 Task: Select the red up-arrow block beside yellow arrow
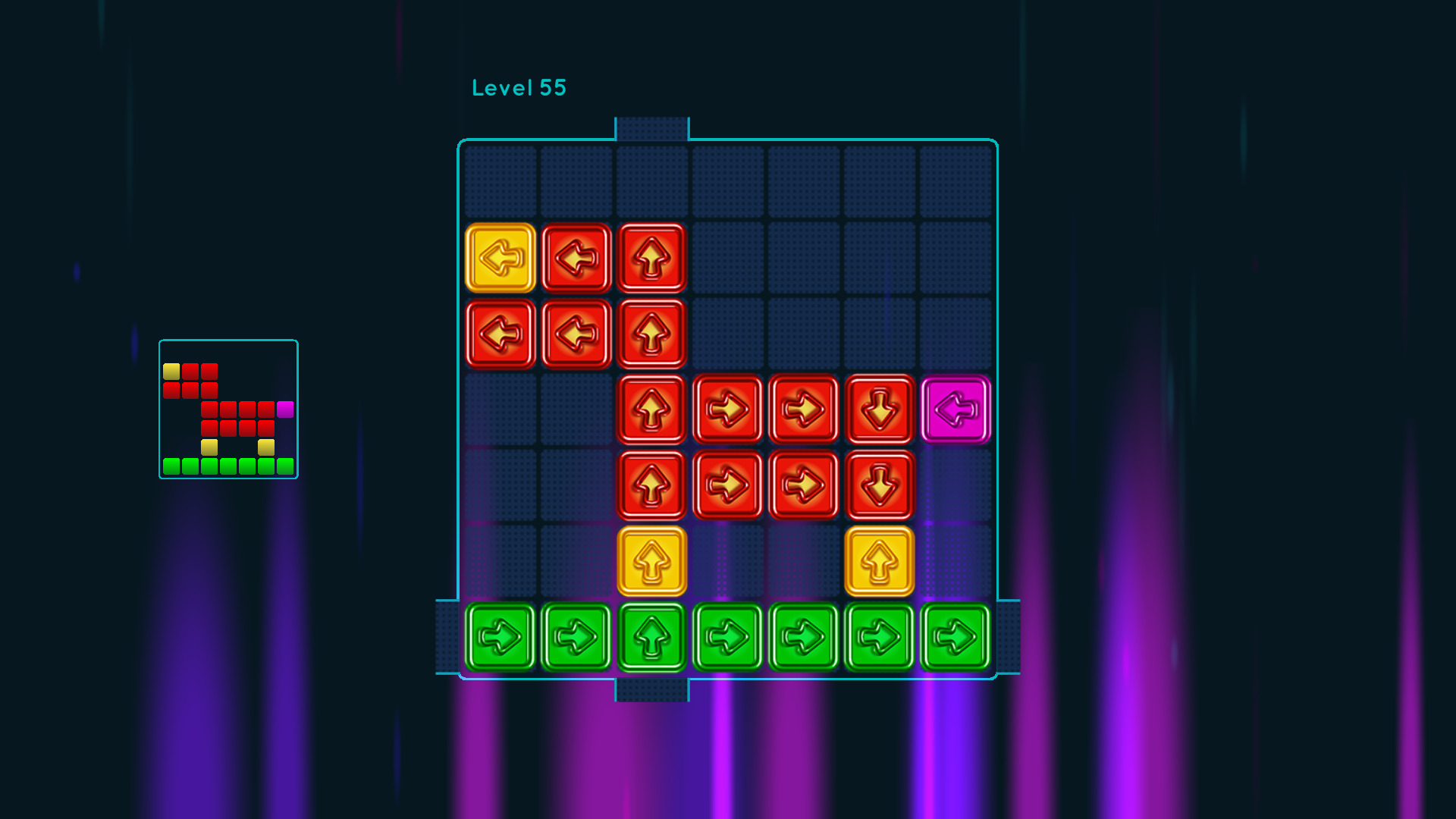[651, 258]
